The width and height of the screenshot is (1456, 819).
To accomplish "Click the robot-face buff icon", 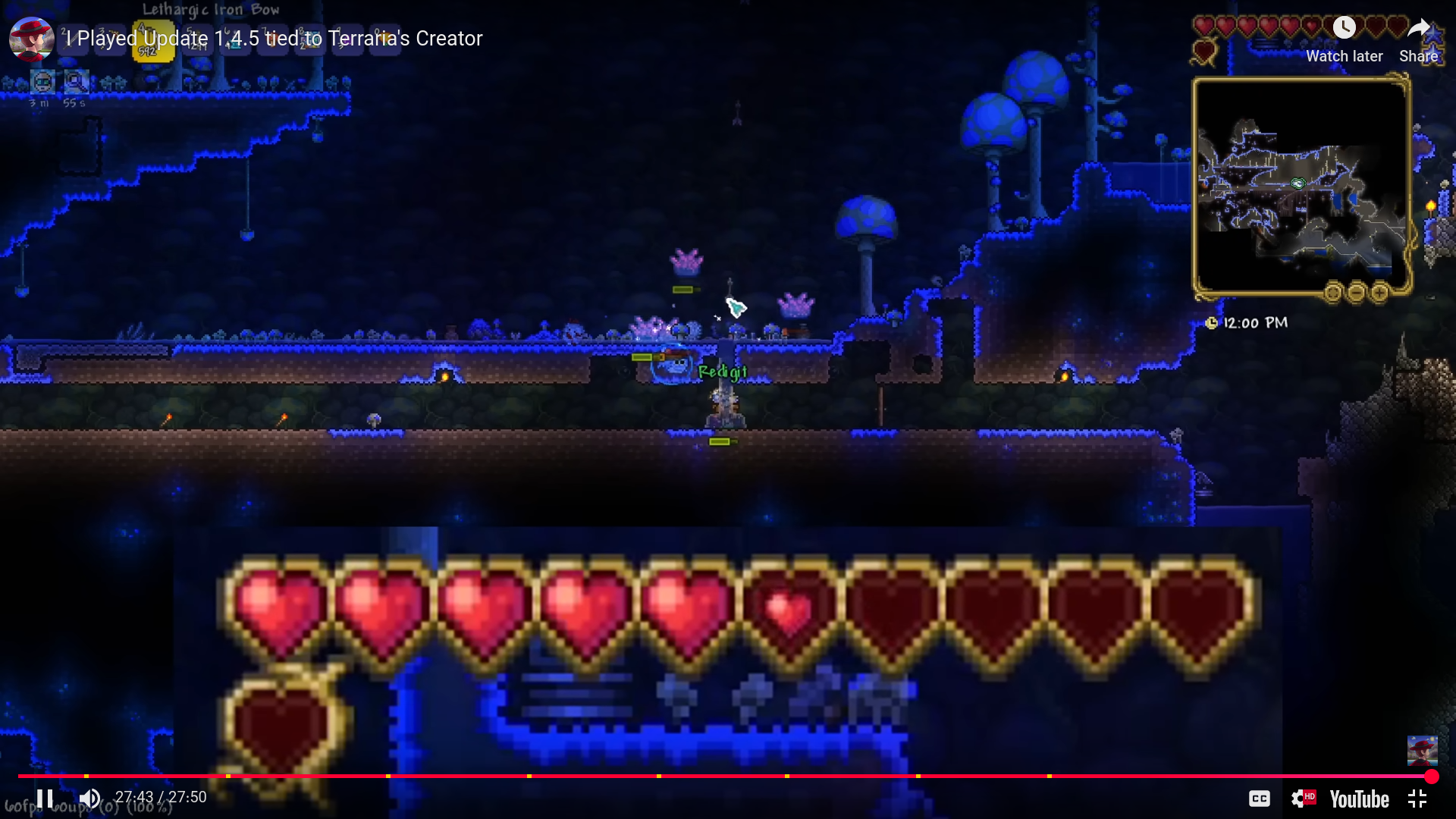I will pyautogui.click(x=42, y=82).
